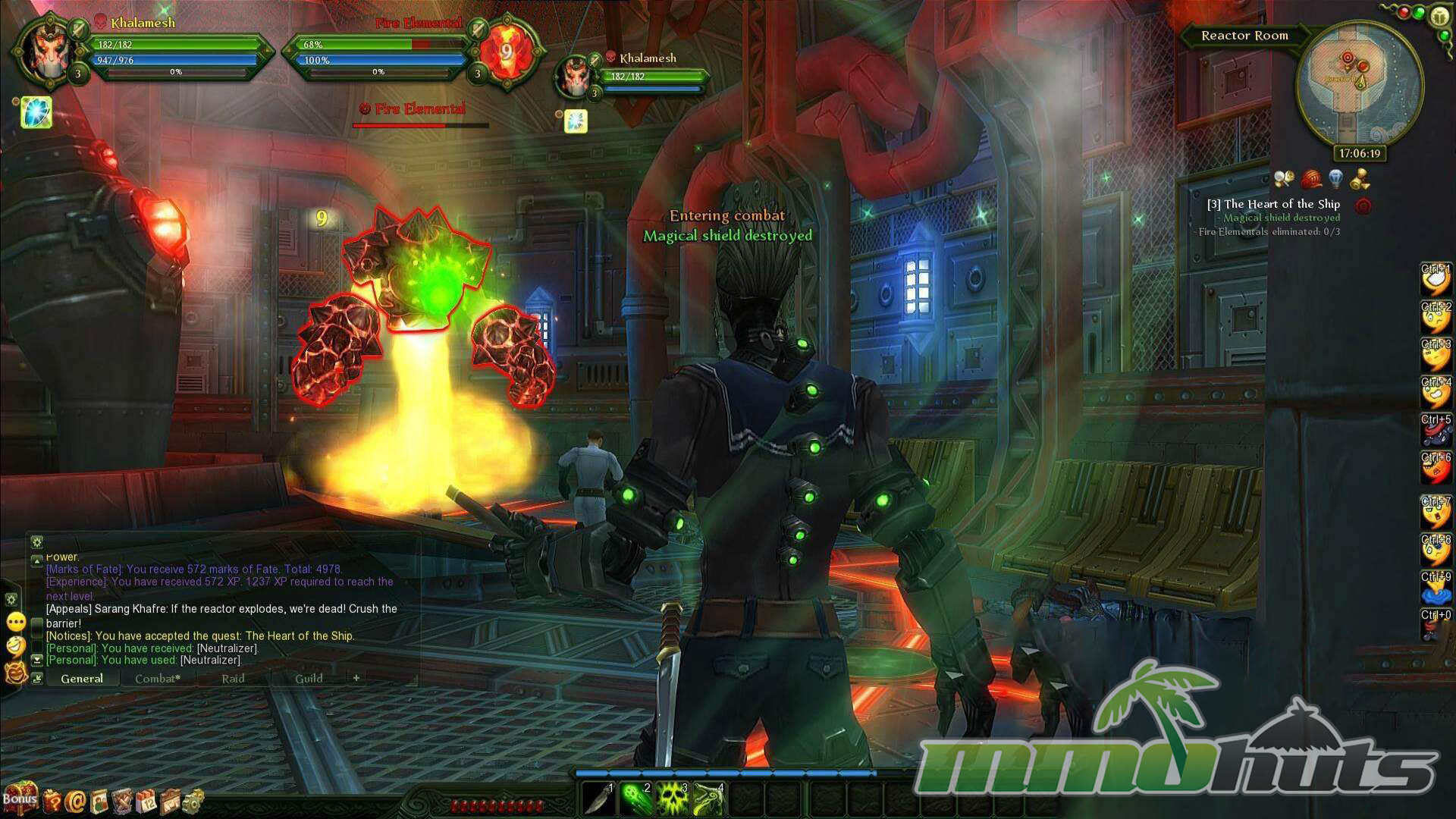
Task: Open game settings with the gears icon
Action: 193,800
